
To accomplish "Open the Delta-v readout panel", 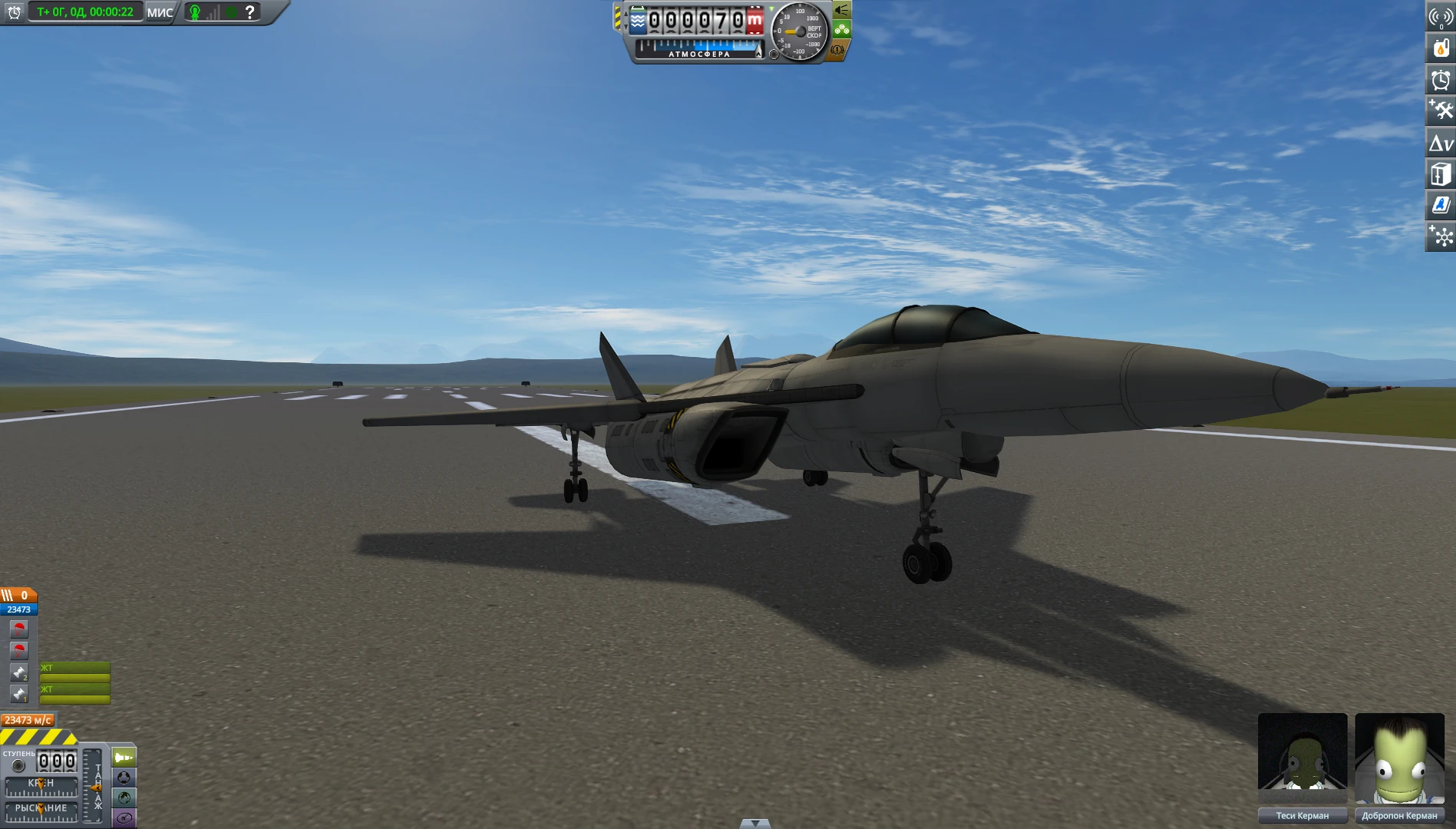I will [1441, 144].
